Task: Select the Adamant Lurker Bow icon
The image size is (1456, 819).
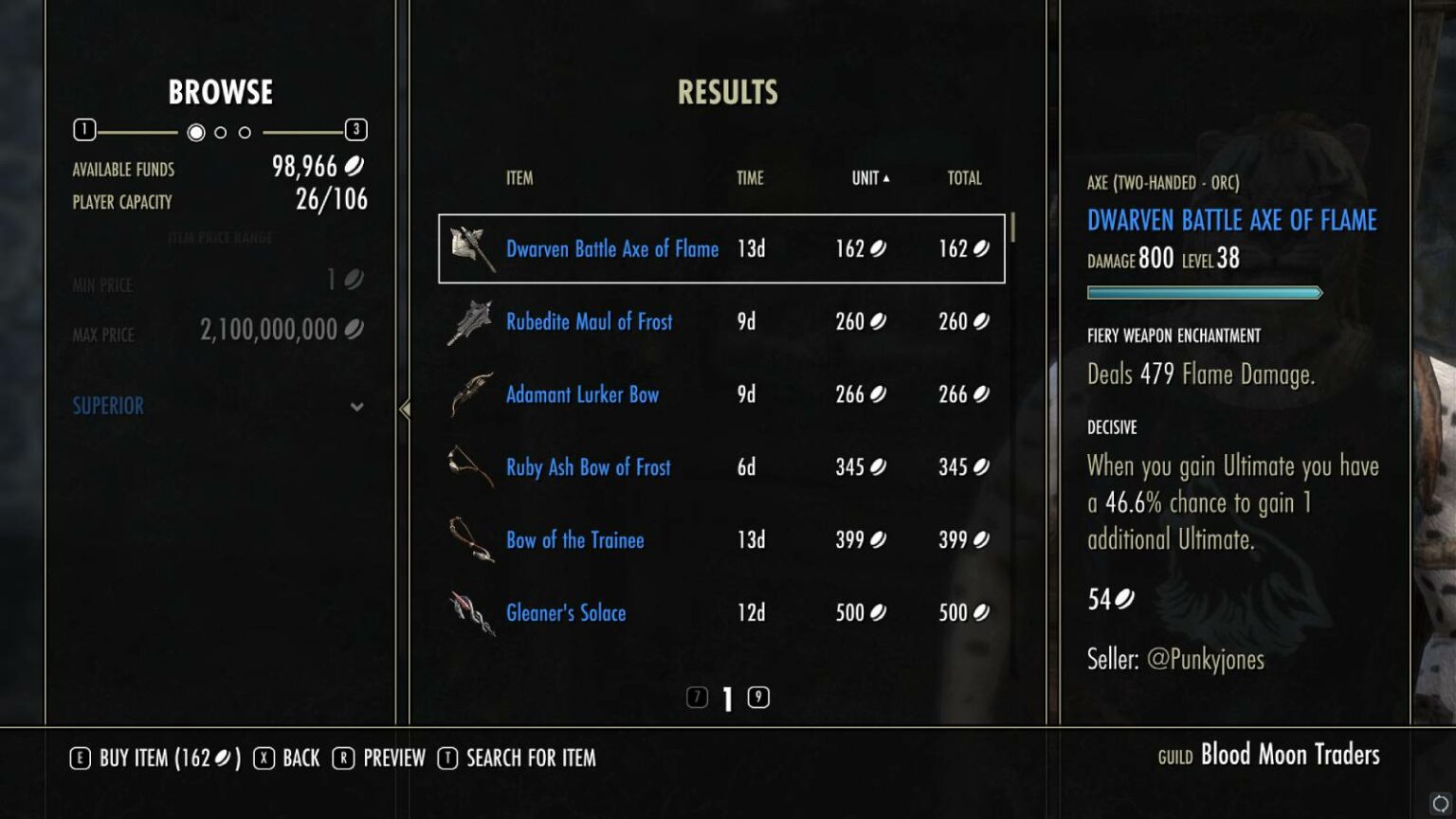Action: [x=471, y=393]
